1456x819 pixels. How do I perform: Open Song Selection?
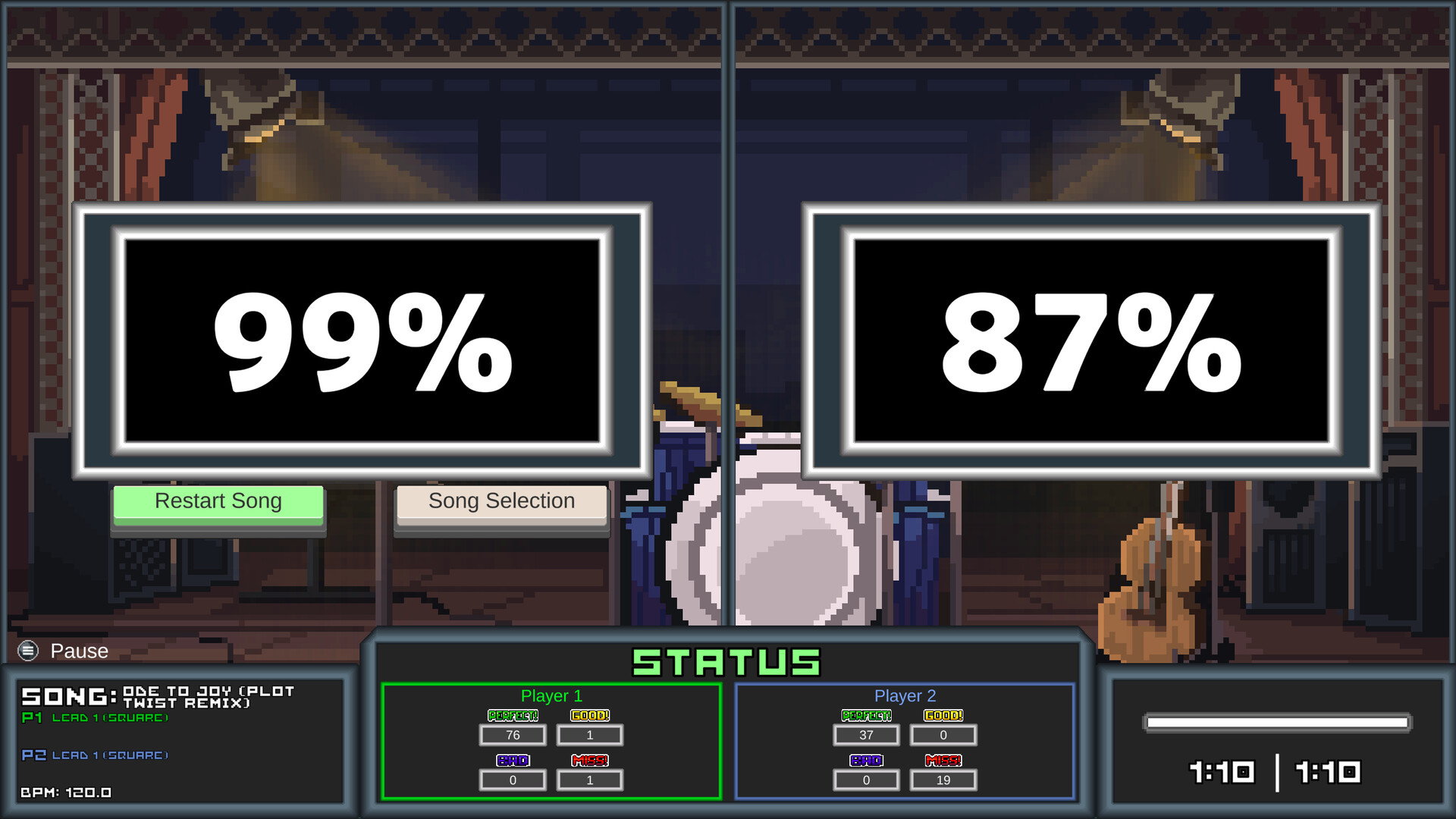(501, 501)
